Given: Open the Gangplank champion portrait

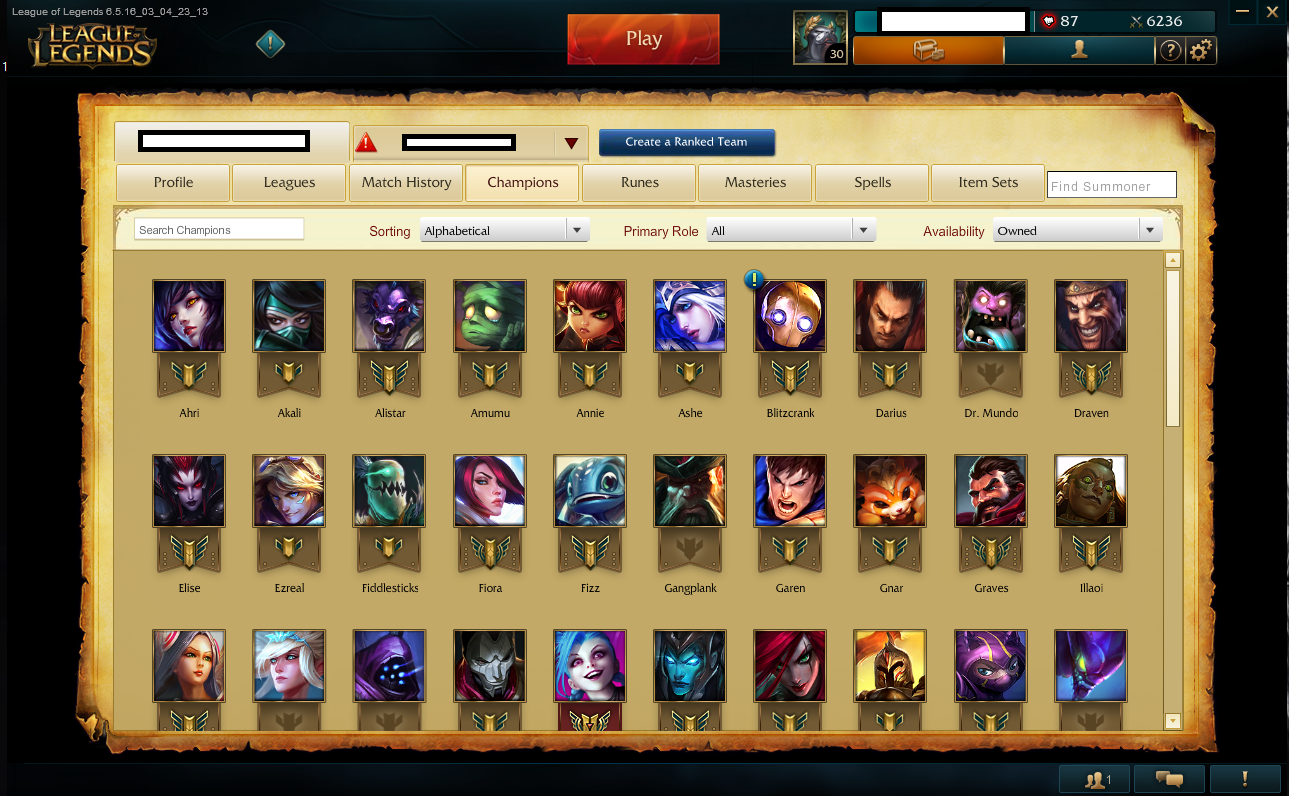Looking at the screenshot, I should [690, 491].
